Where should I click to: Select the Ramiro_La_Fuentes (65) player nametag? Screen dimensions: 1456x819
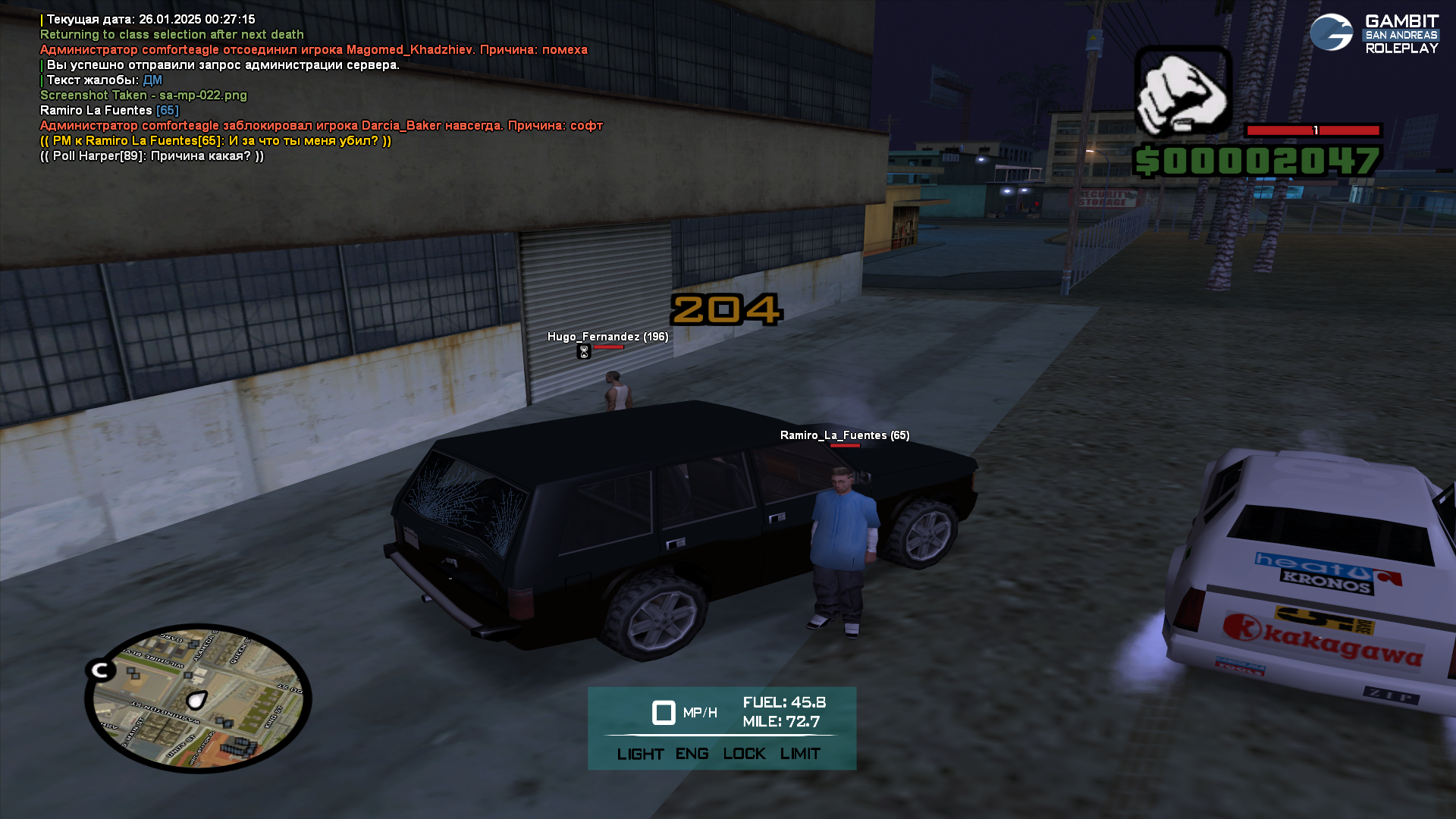pyautogui.click(x=844, y=435)
